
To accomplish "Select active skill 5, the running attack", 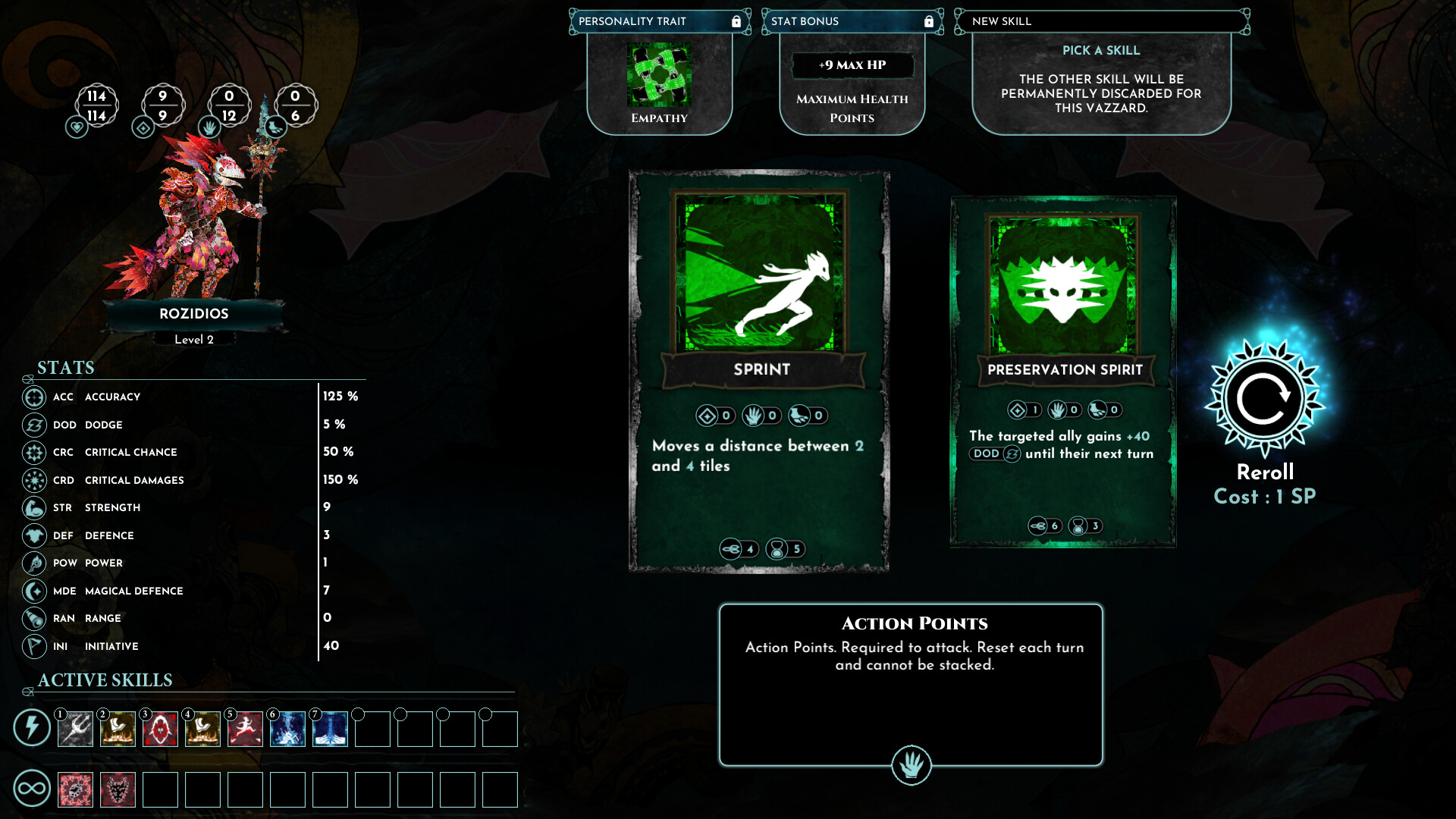I will pyautogui.click(x=245, y=729).
